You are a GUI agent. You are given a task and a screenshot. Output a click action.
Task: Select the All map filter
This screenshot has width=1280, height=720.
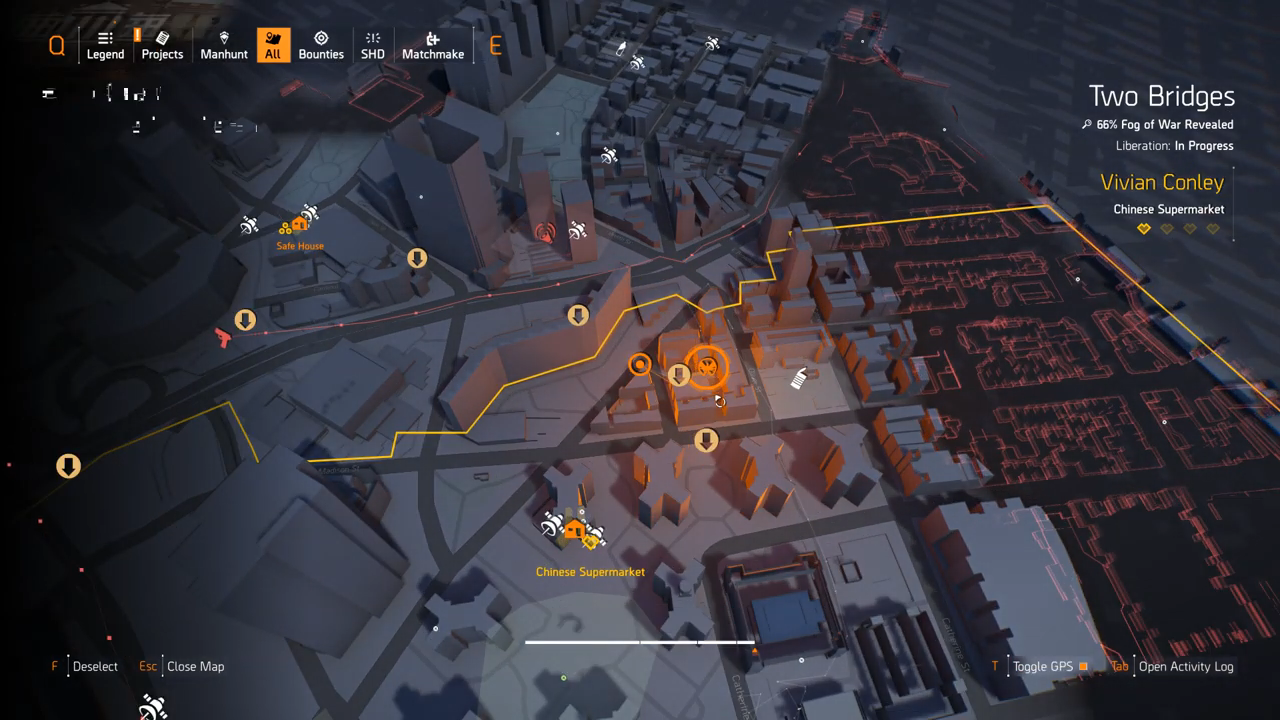[x=272, y=45]
